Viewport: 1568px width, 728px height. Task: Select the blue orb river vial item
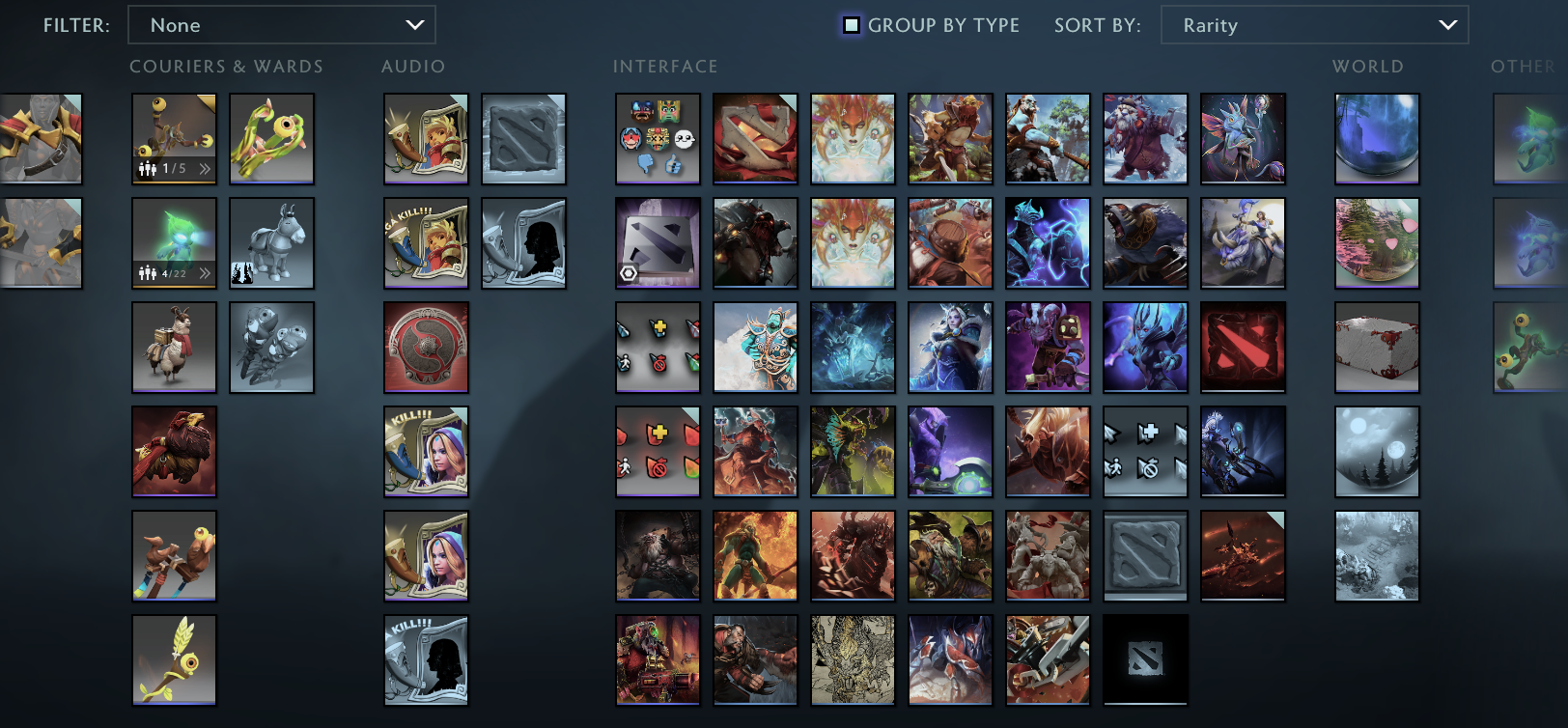tap(1377, 139)
